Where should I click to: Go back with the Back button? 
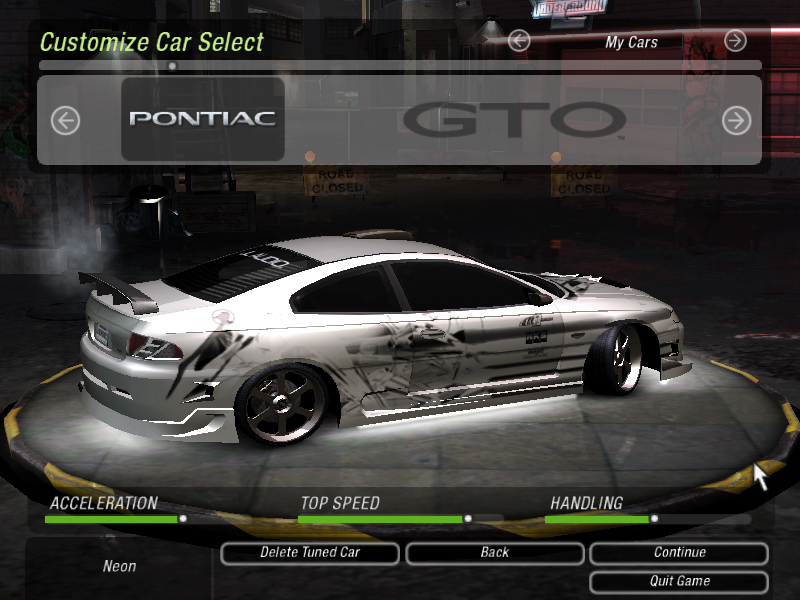pos(494,553)
